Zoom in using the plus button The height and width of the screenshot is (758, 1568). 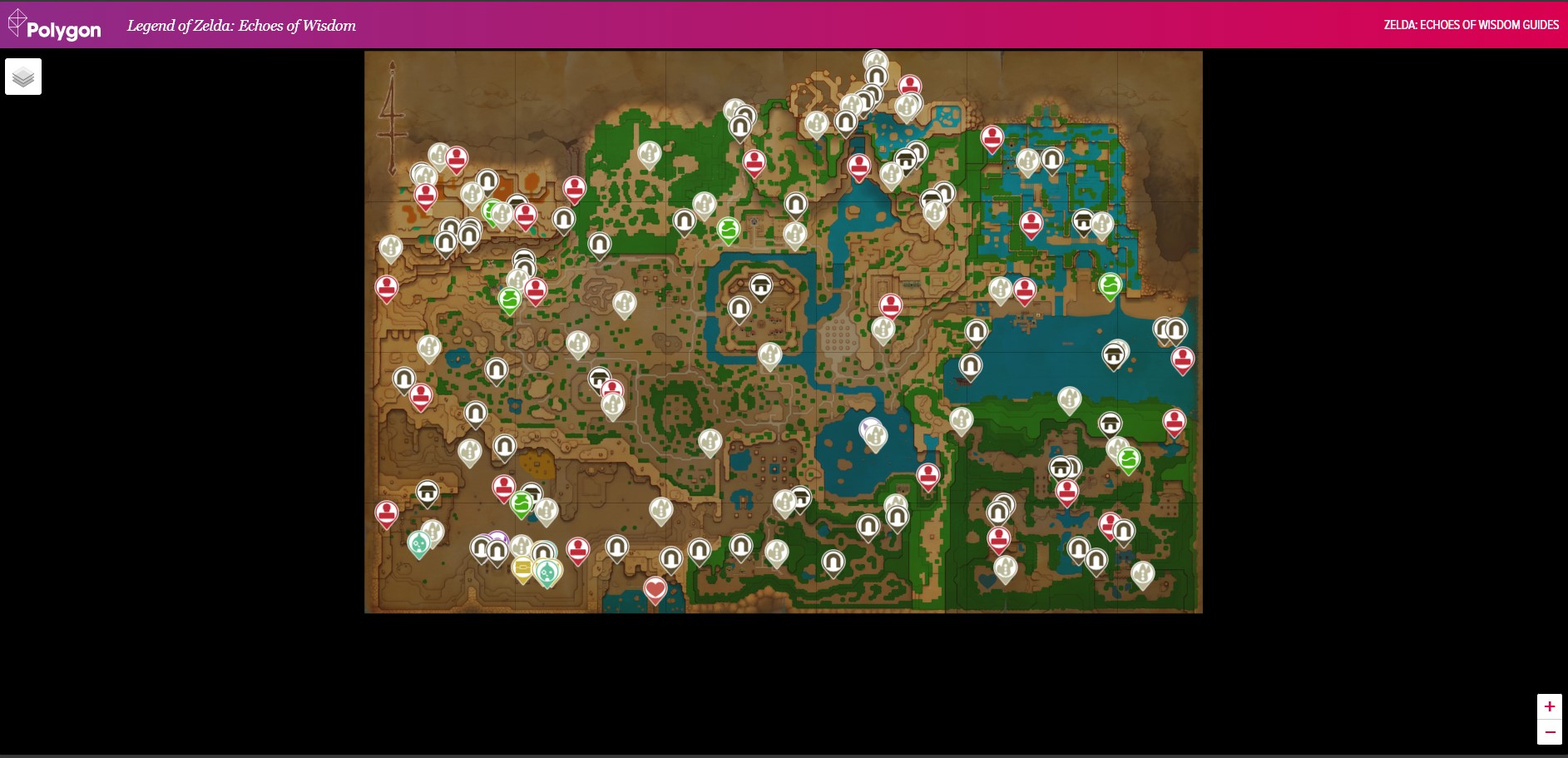point(1551,706)
